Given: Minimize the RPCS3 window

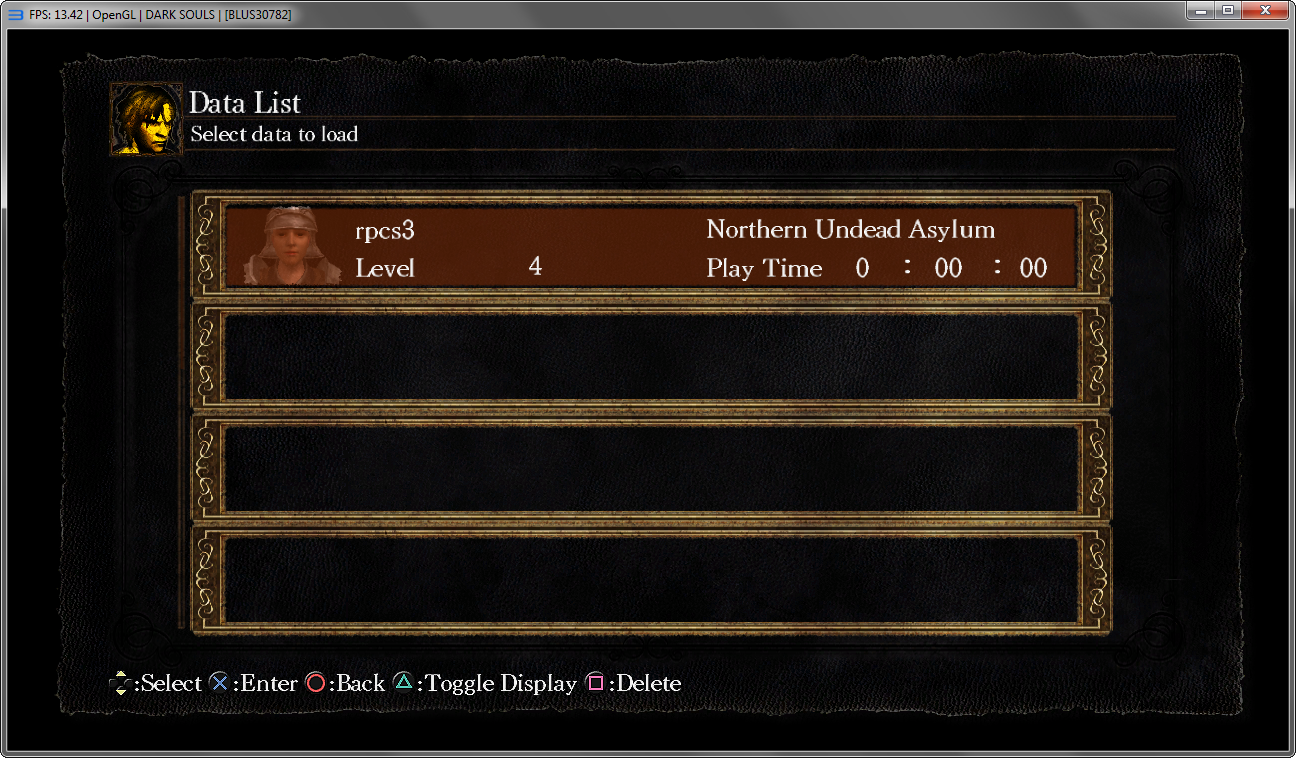Looking at the screenshot, I should [1201, 11].
